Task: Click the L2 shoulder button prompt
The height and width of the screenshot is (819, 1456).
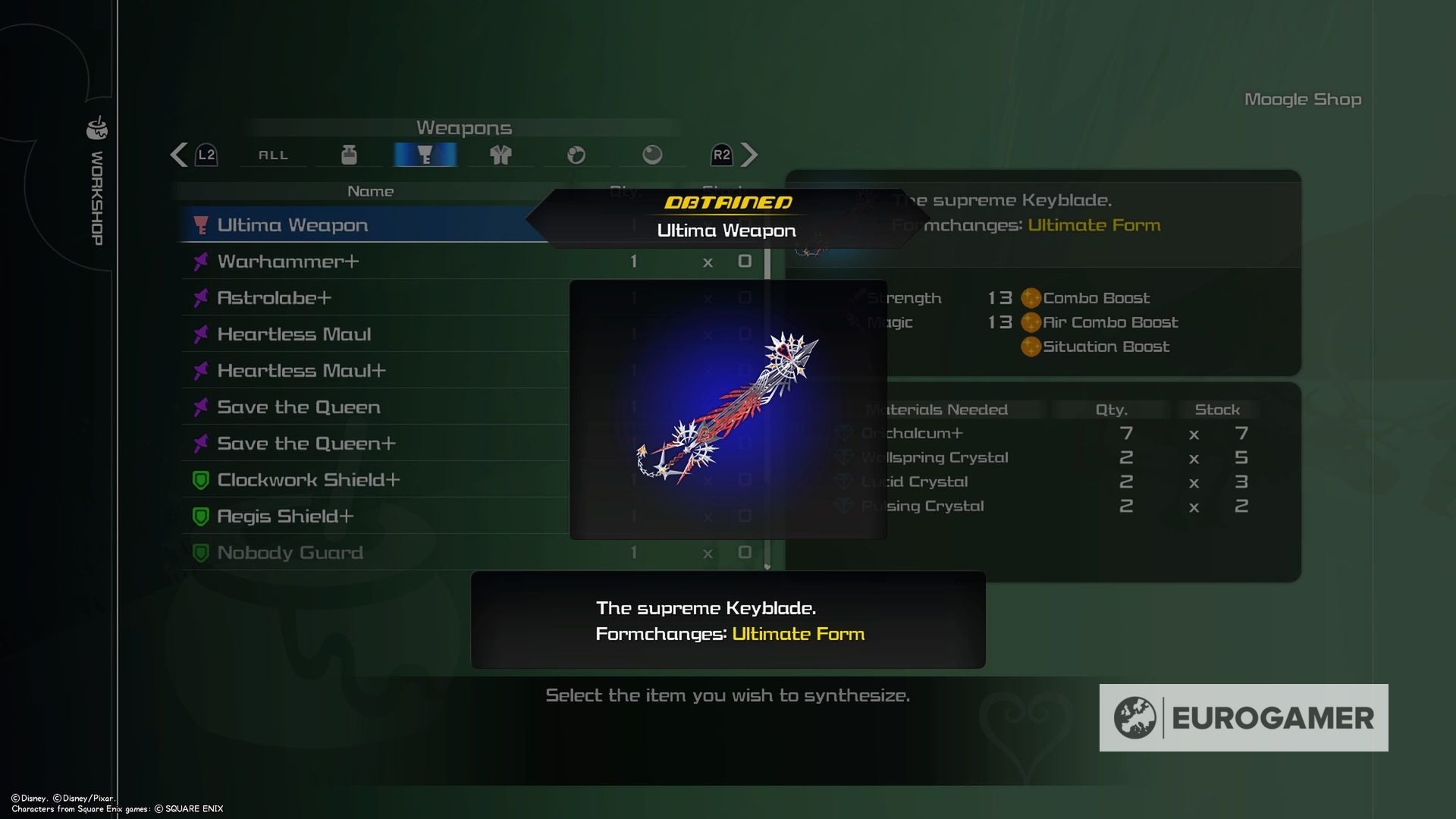Action: [x=205, y=155]
